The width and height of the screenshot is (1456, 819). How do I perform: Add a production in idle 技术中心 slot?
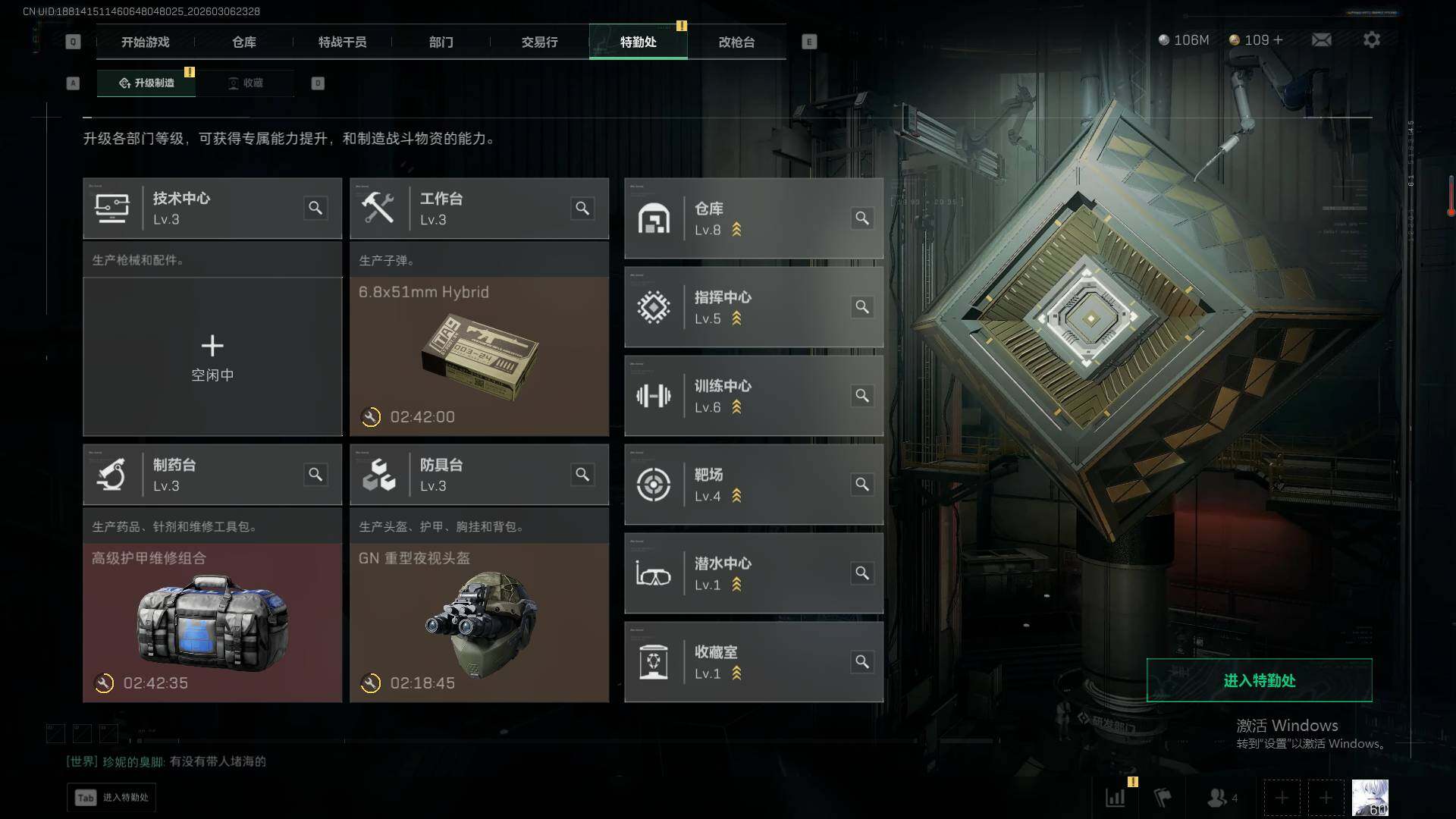212,356
